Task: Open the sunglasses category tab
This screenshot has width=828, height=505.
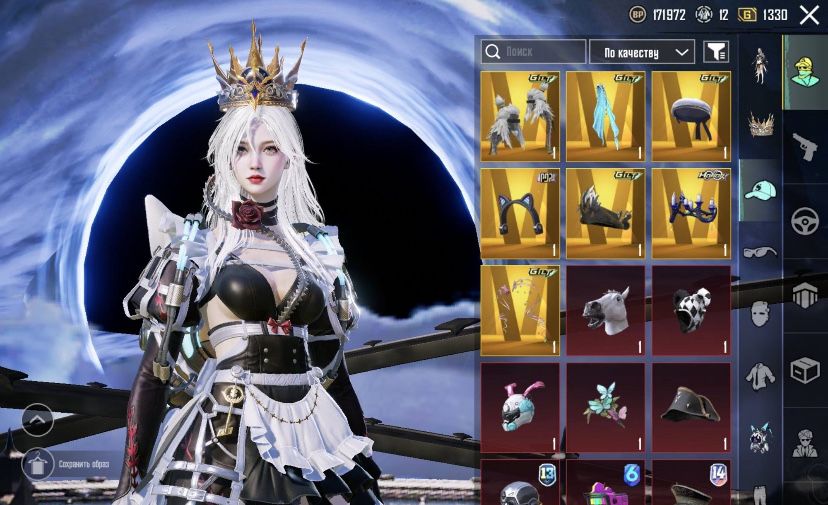Action: [x=760, y=252]
